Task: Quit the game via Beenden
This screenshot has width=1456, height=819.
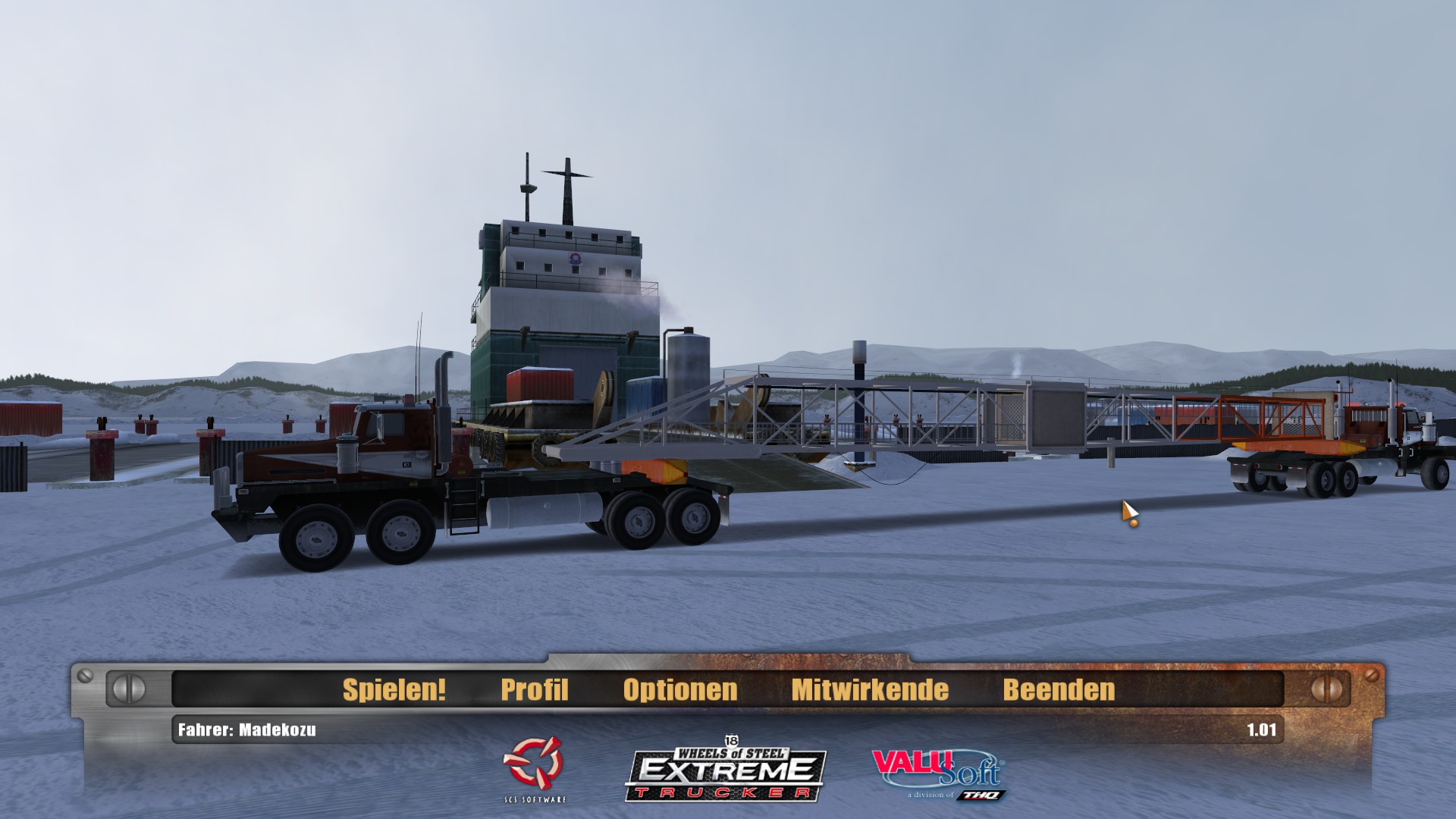Action: coord(1059,689)
